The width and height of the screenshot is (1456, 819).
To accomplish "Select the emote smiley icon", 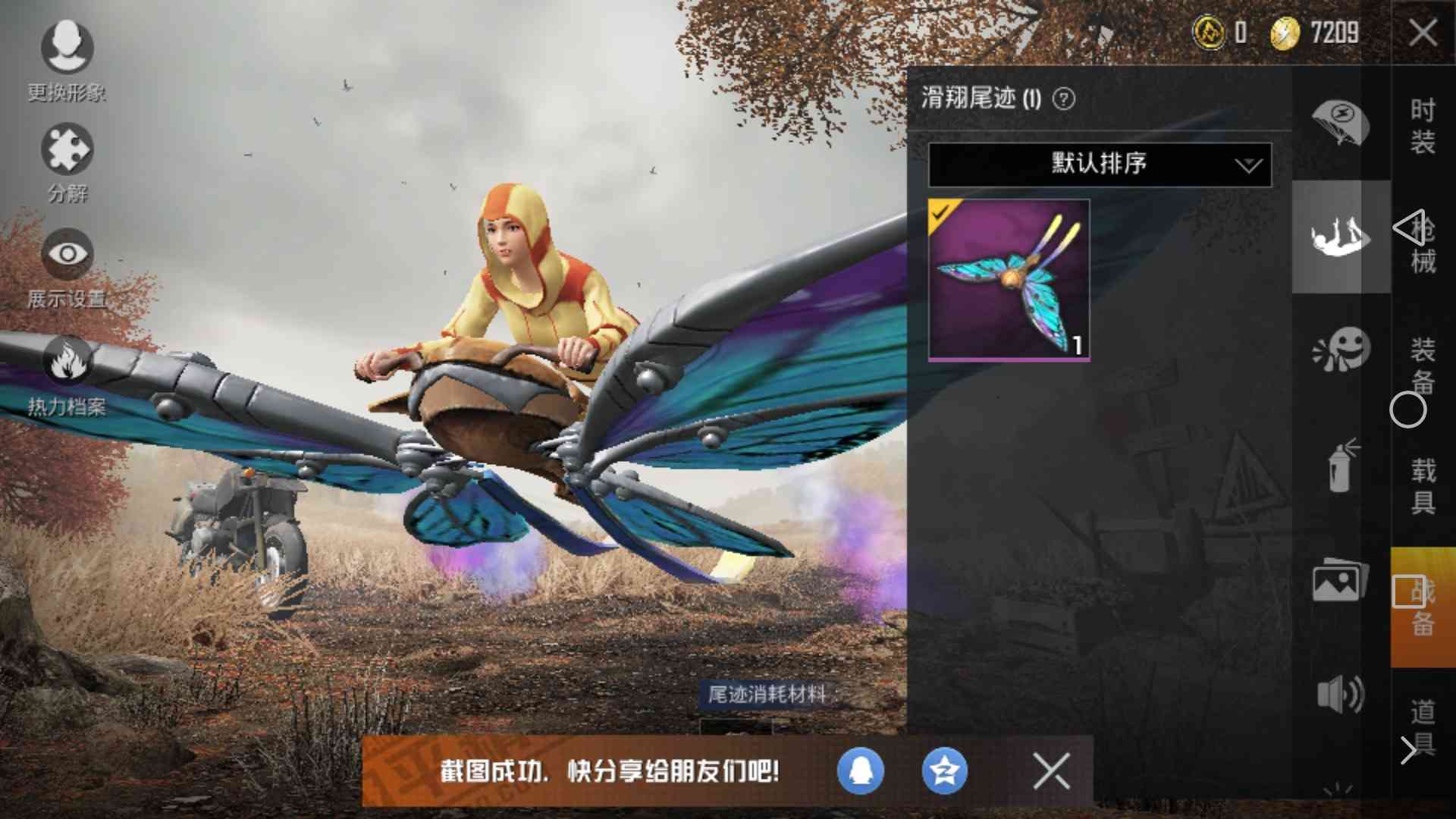I will click(x=1341, y=349).
